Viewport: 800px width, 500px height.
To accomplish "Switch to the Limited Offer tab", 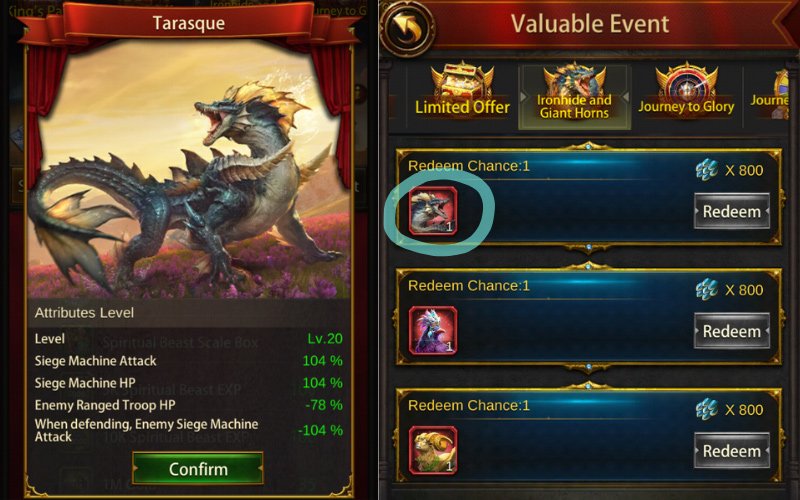I will [x=462, y=93].
